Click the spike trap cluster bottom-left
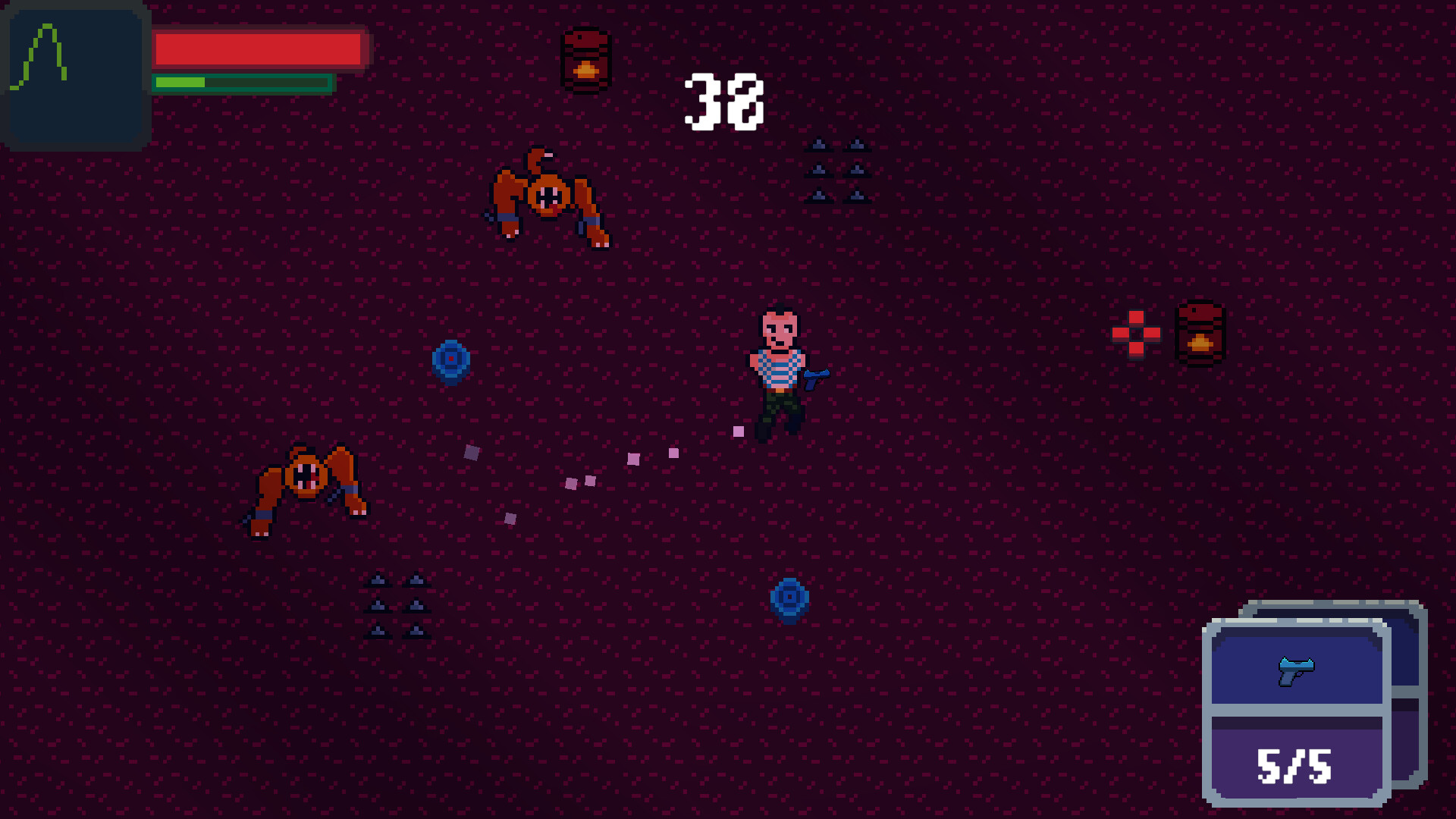1456x819 pixels. 396,603
